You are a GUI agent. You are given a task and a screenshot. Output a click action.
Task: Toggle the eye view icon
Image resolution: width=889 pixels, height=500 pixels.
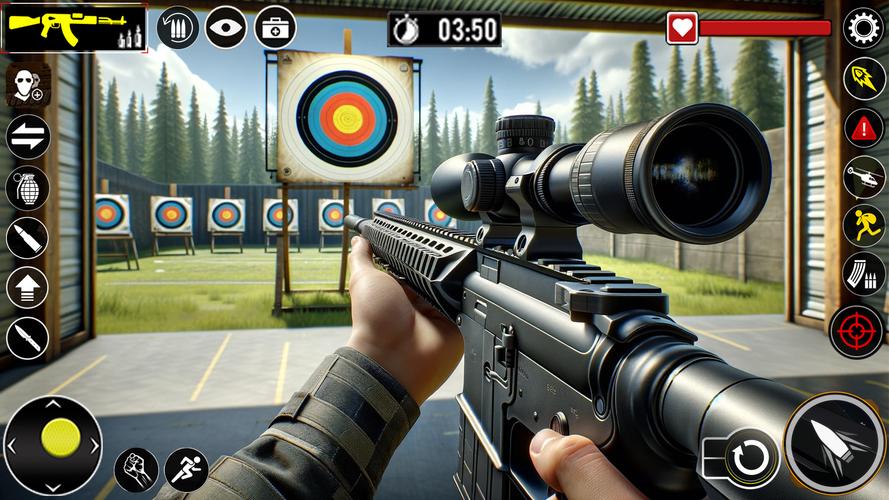click(226, 27)
